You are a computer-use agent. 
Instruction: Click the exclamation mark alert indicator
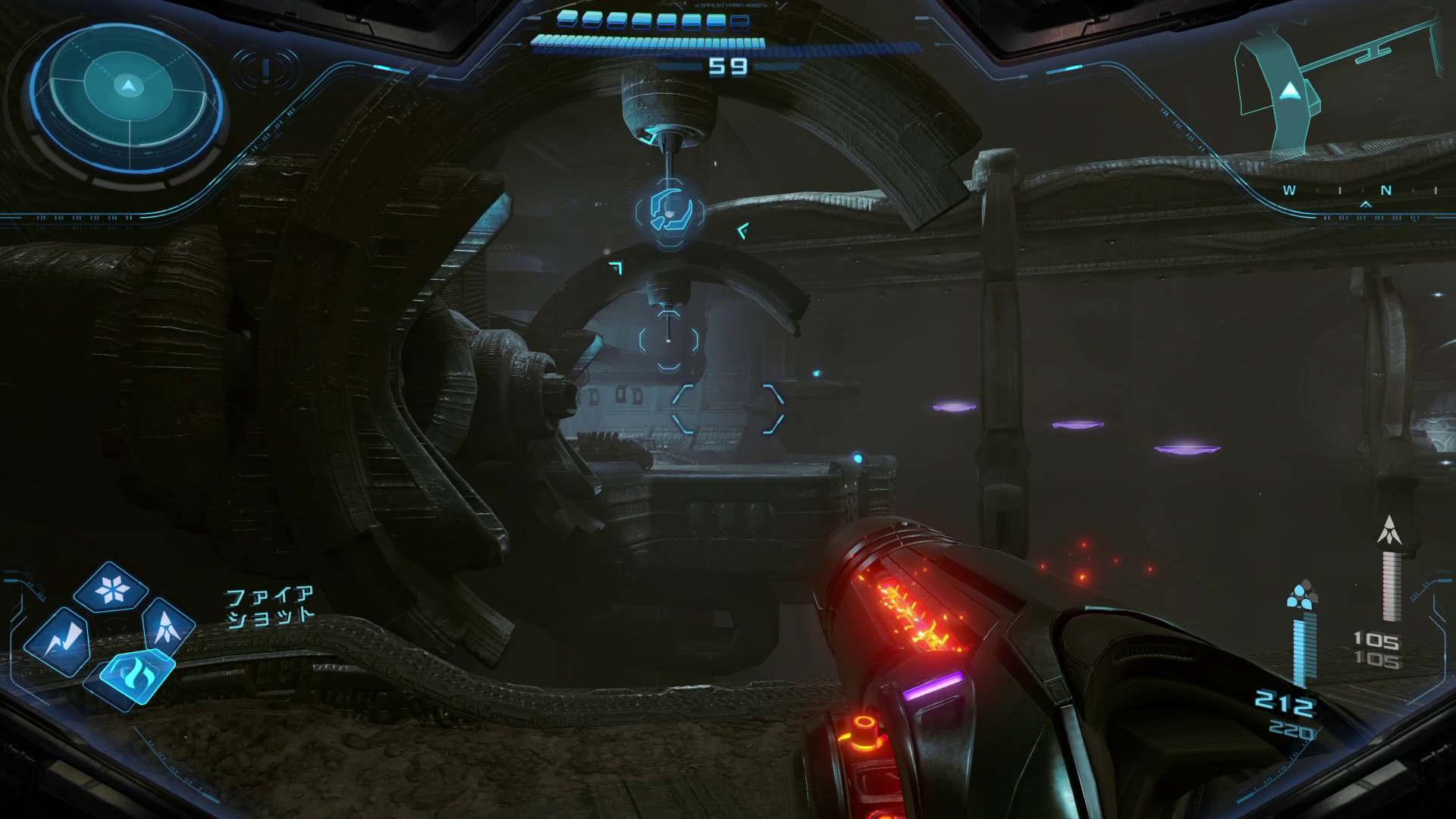(265, 71)
